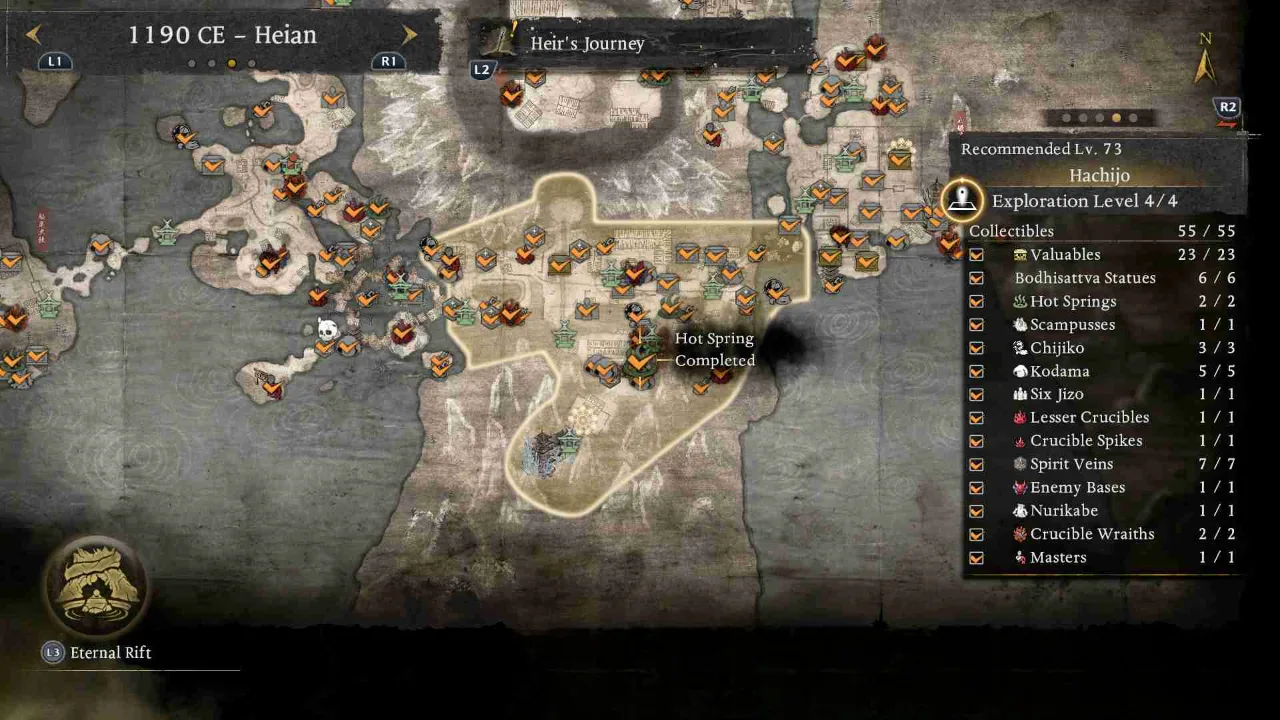
Task: Toggle the Chijiko checkbox
Action: pyautogui.click(x=976, y=348)
